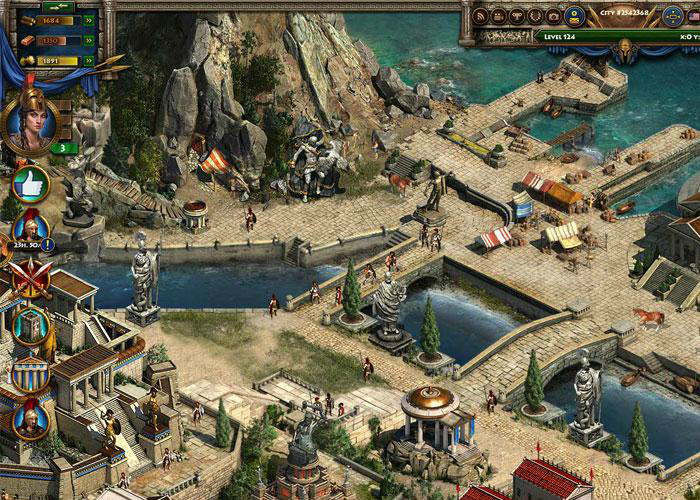700x500 pixels.
Task: Open the RSS news feed icon
Action: point(482,17)
